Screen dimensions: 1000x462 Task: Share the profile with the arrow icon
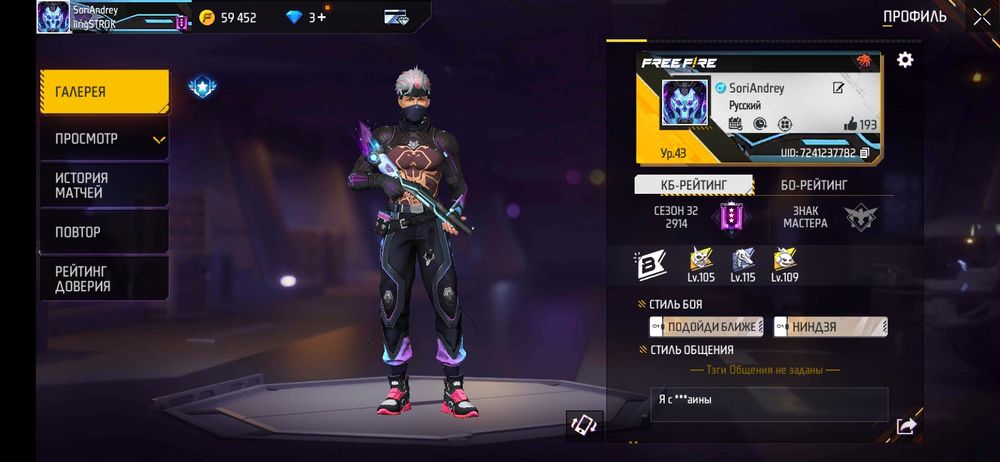click(906, 427)
